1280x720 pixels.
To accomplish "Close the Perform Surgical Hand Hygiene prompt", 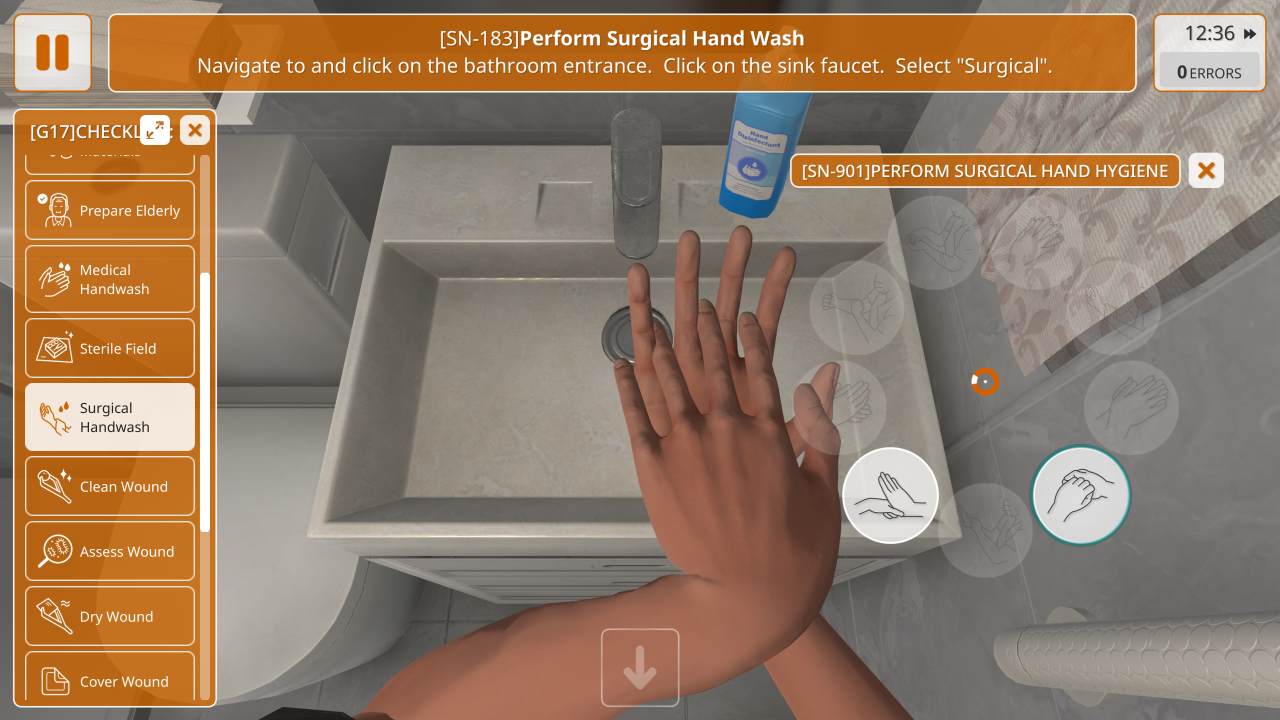I will (1206, 171).
